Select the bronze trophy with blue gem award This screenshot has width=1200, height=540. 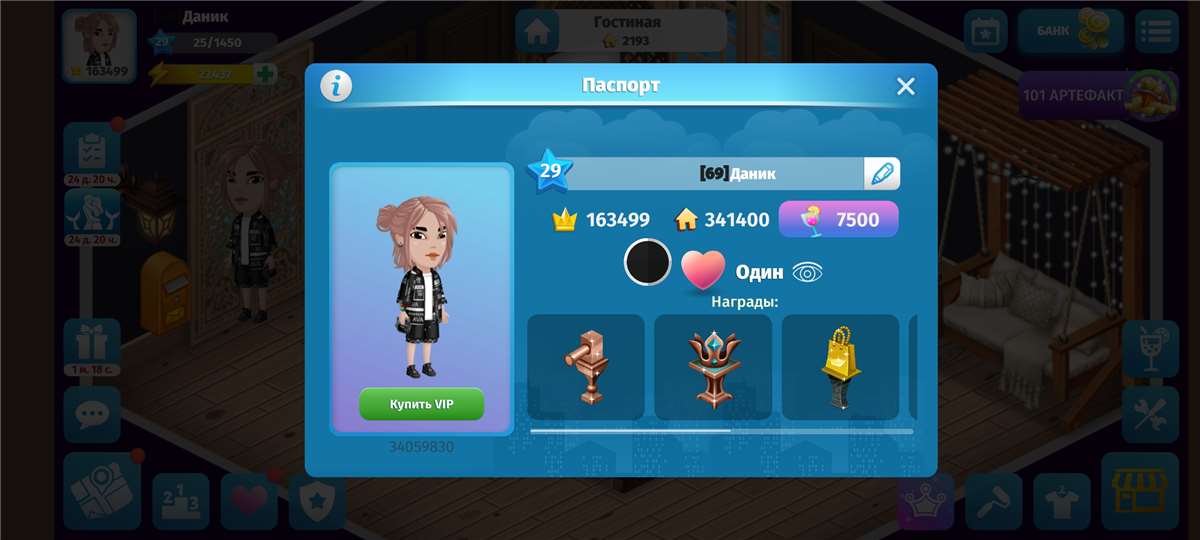(713, 367)
